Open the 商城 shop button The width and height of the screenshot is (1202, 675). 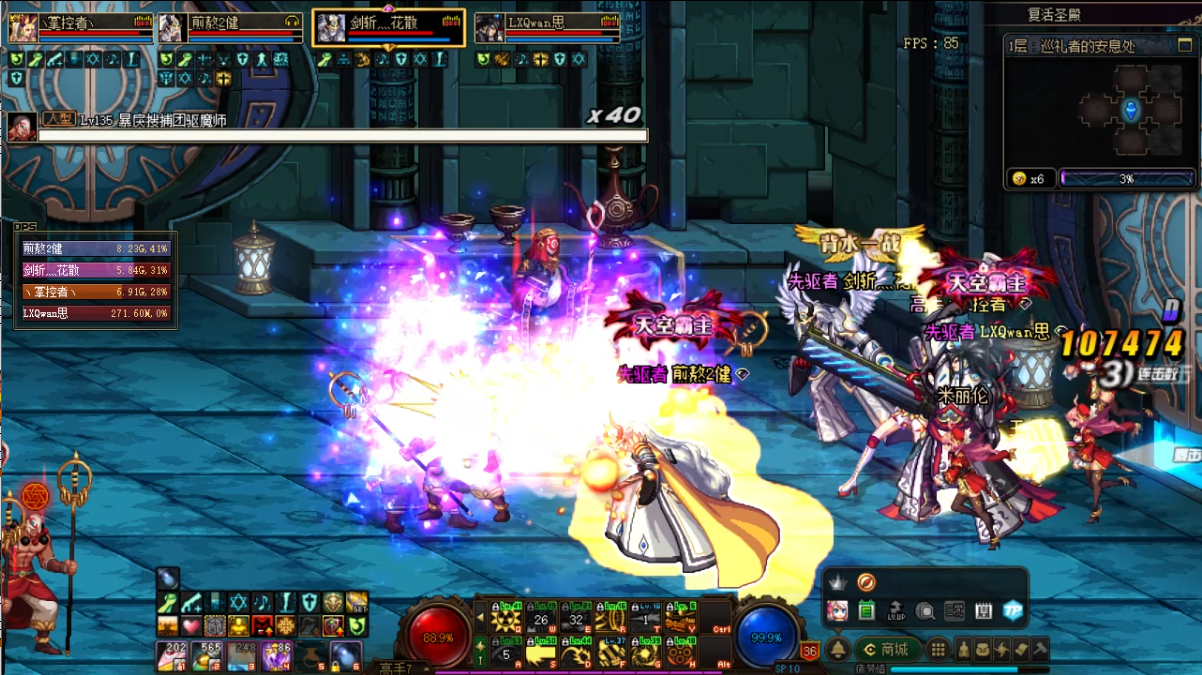coord(887,649)
